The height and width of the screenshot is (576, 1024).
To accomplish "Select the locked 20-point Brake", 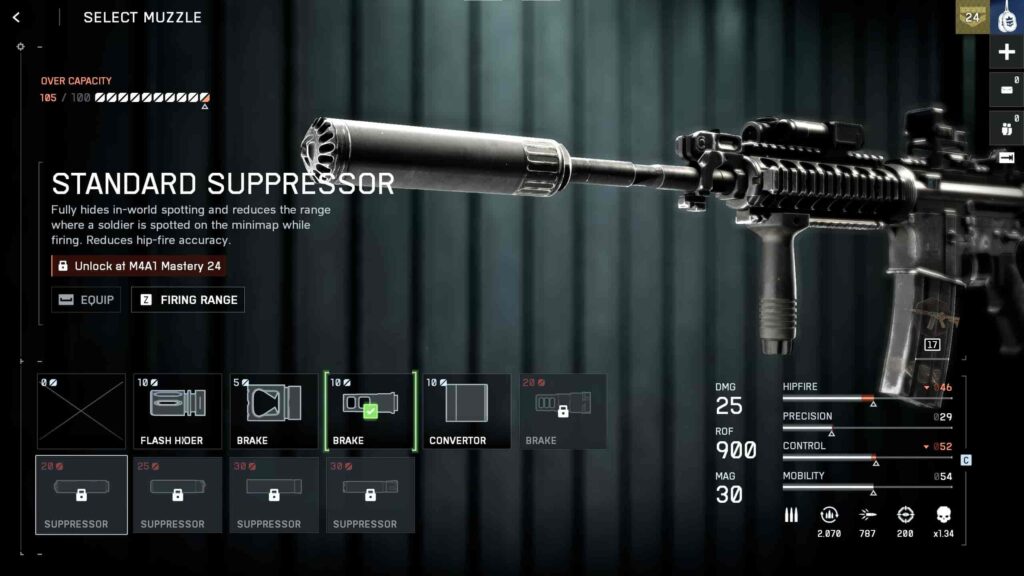I will point(562,411).
